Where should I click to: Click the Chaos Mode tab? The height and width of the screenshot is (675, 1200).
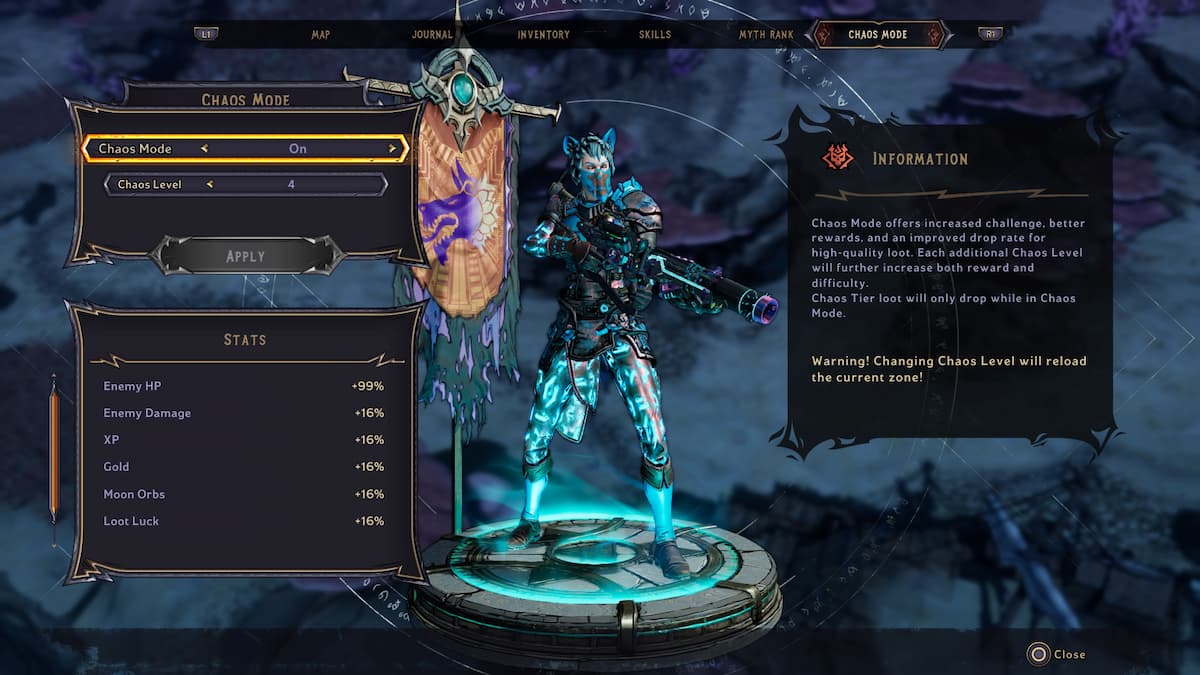pyautogui.click(x=878, y=34)
